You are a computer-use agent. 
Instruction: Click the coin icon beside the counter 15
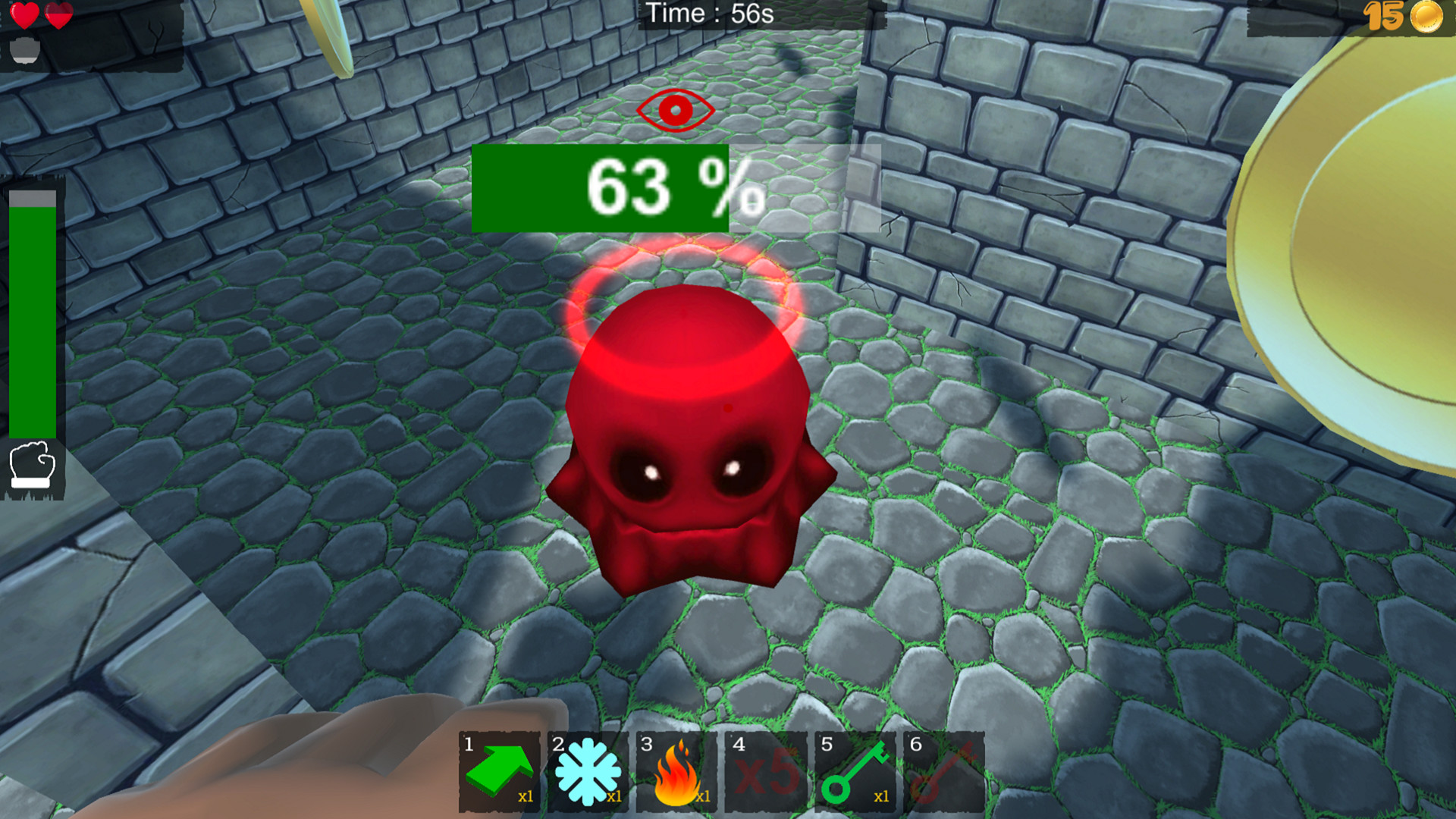click(x=1426, y=15)
